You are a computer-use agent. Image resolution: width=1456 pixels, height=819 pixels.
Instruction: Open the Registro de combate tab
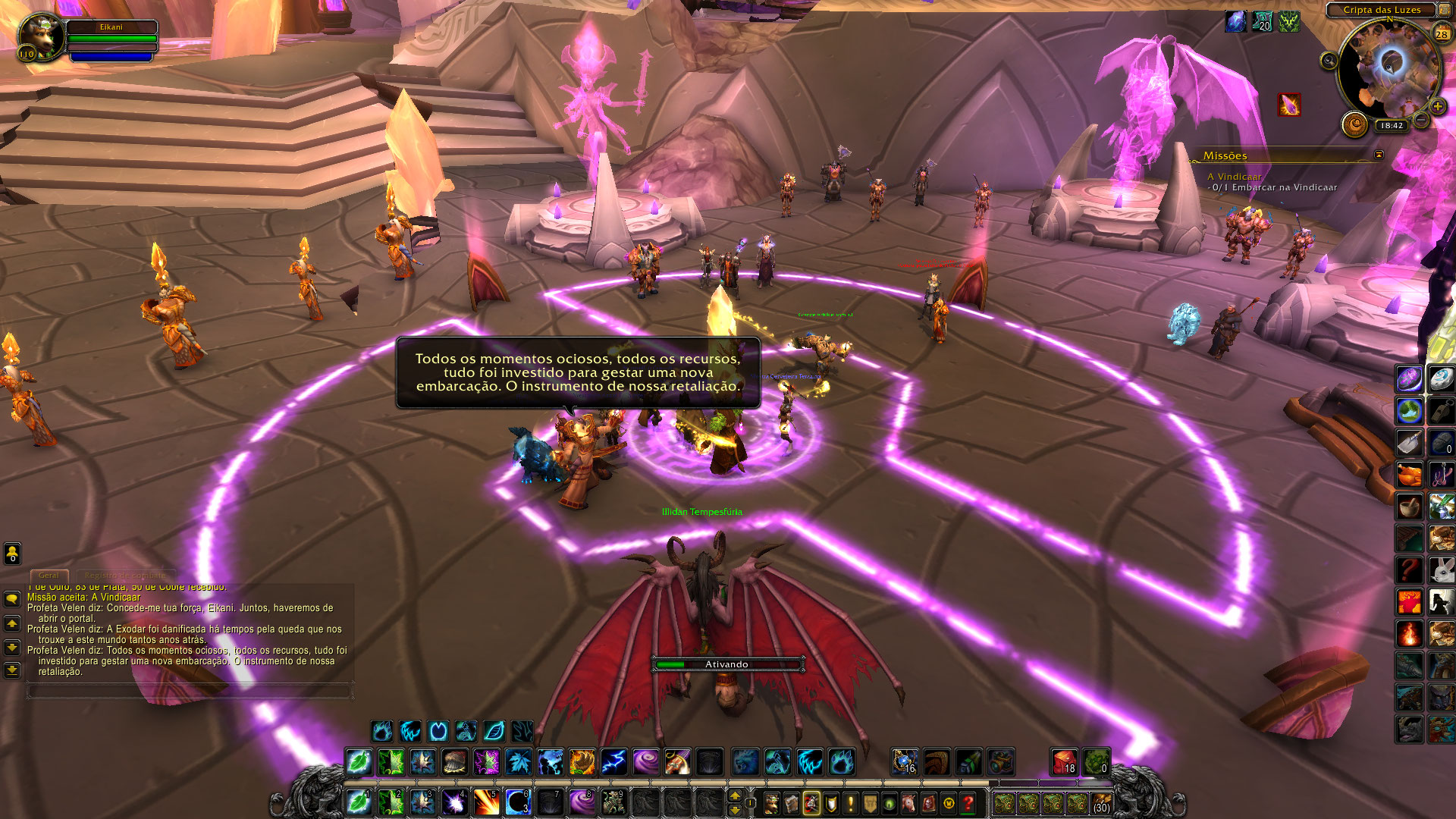(125, 576)
